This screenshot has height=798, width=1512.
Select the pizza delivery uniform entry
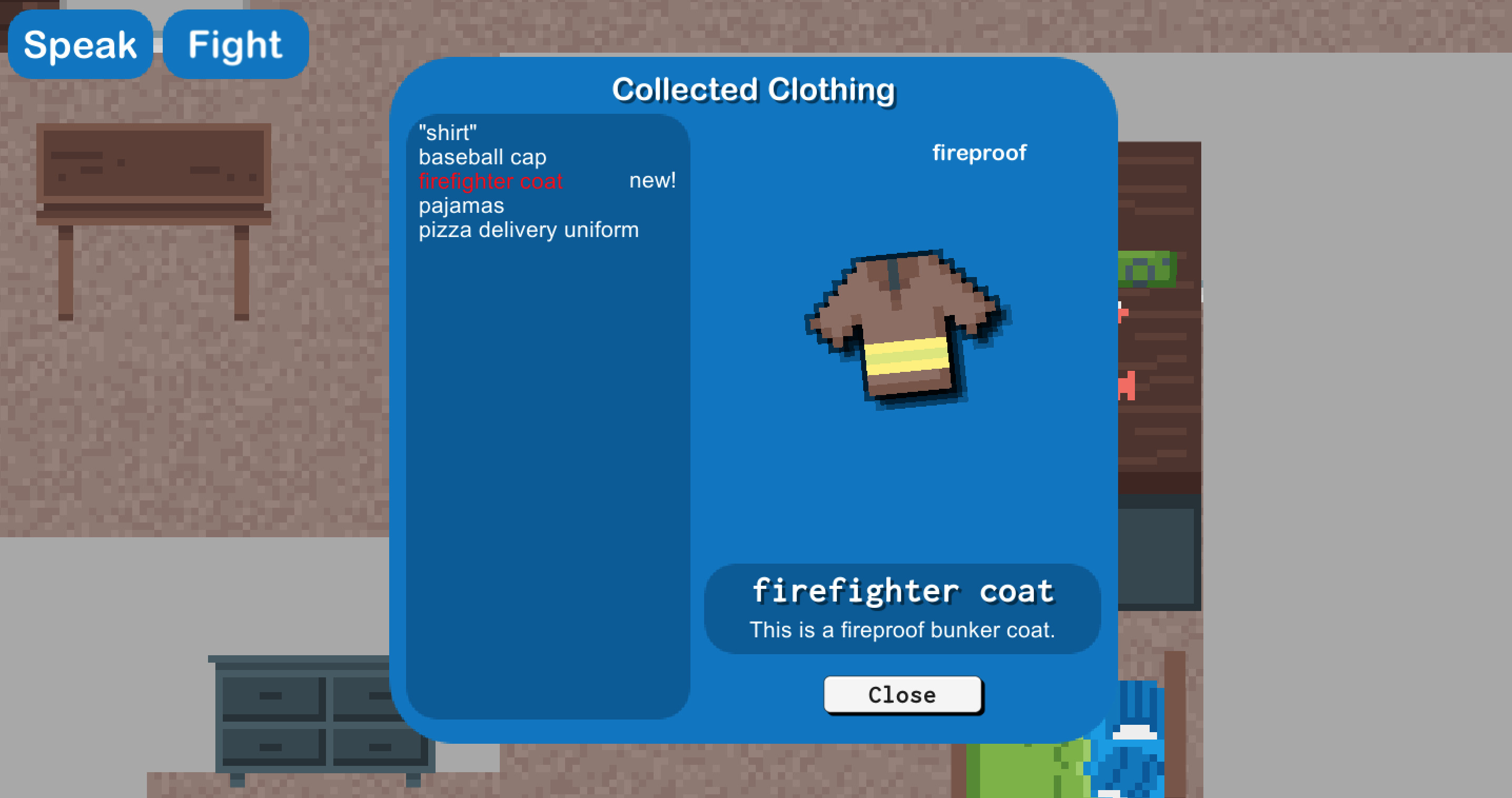(x=528, y=229)
